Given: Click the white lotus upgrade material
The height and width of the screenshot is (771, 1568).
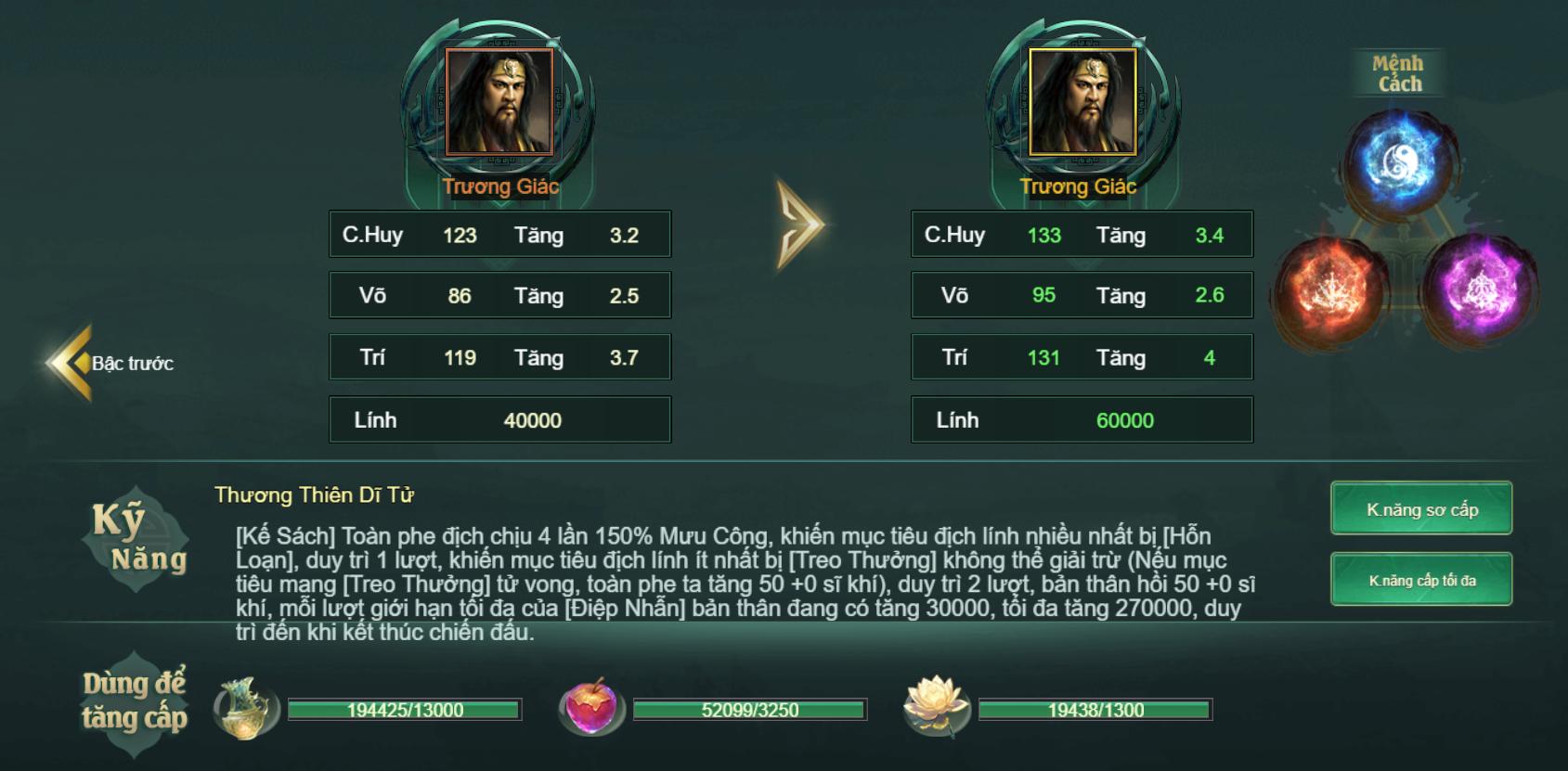Looking at the screenshot, I should [936, 707].
